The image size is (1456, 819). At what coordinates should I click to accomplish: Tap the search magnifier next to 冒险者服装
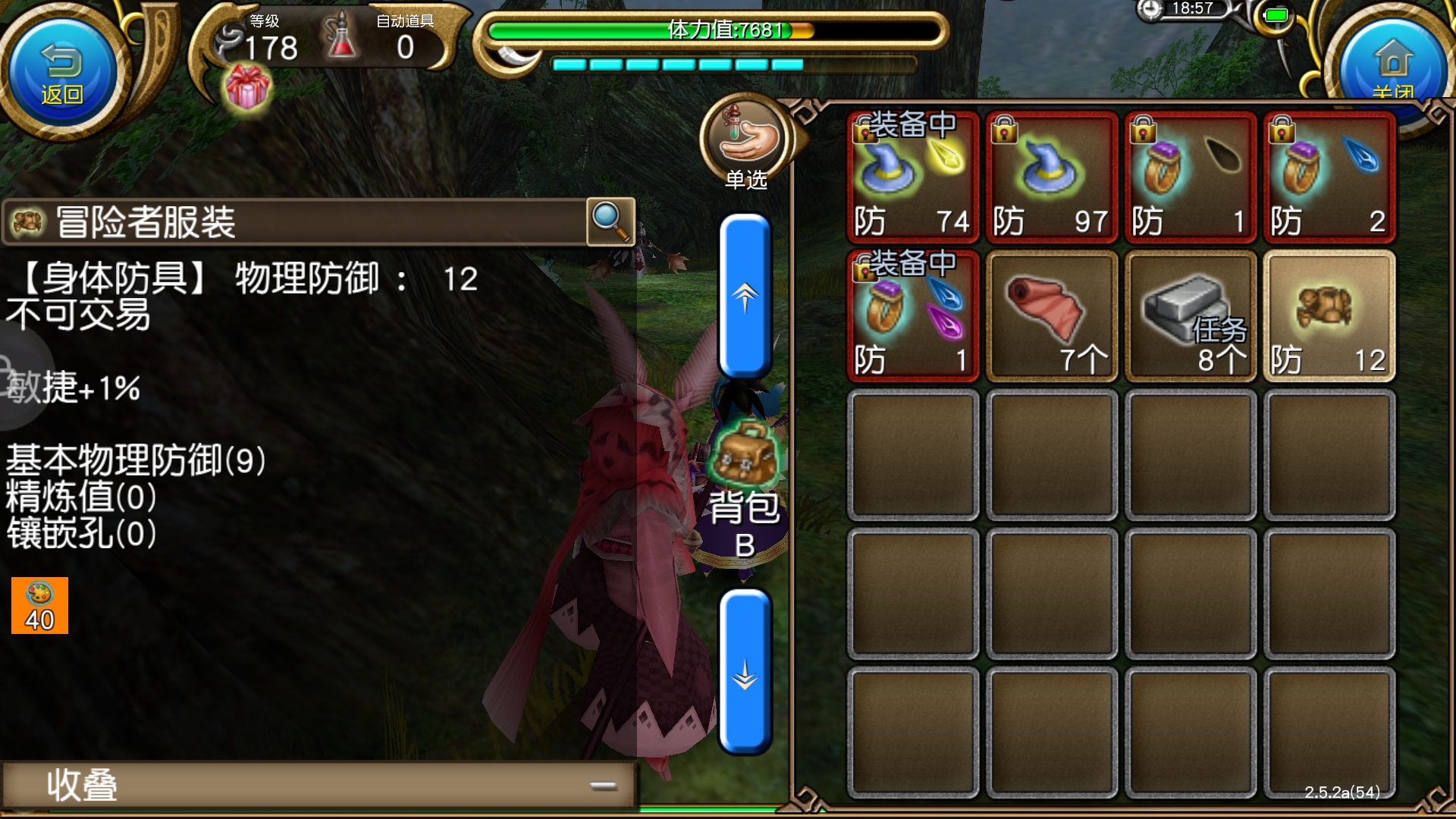click(x=611, y=222)
